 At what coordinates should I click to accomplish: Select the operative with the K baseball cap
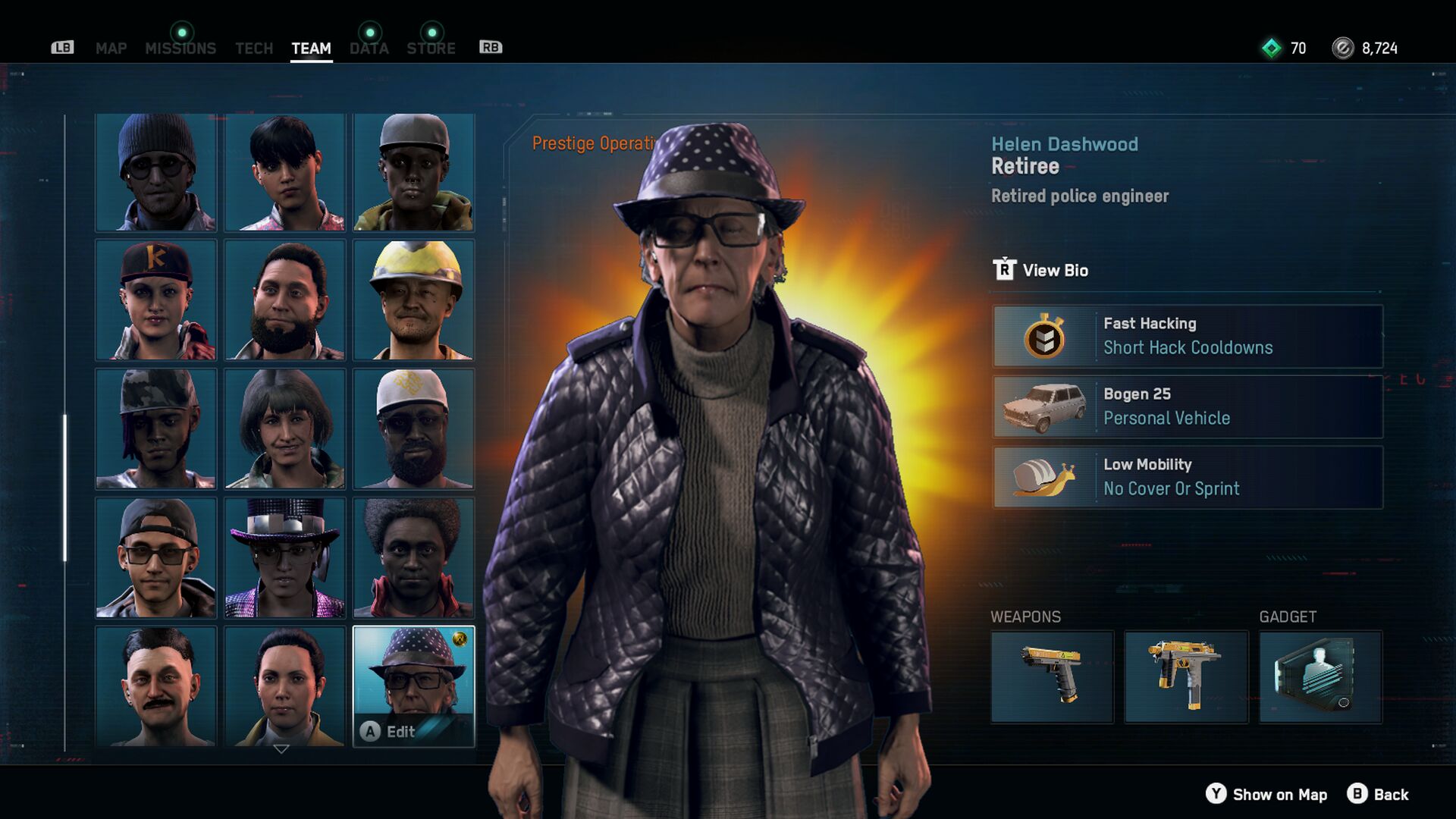tap(156, 300)
